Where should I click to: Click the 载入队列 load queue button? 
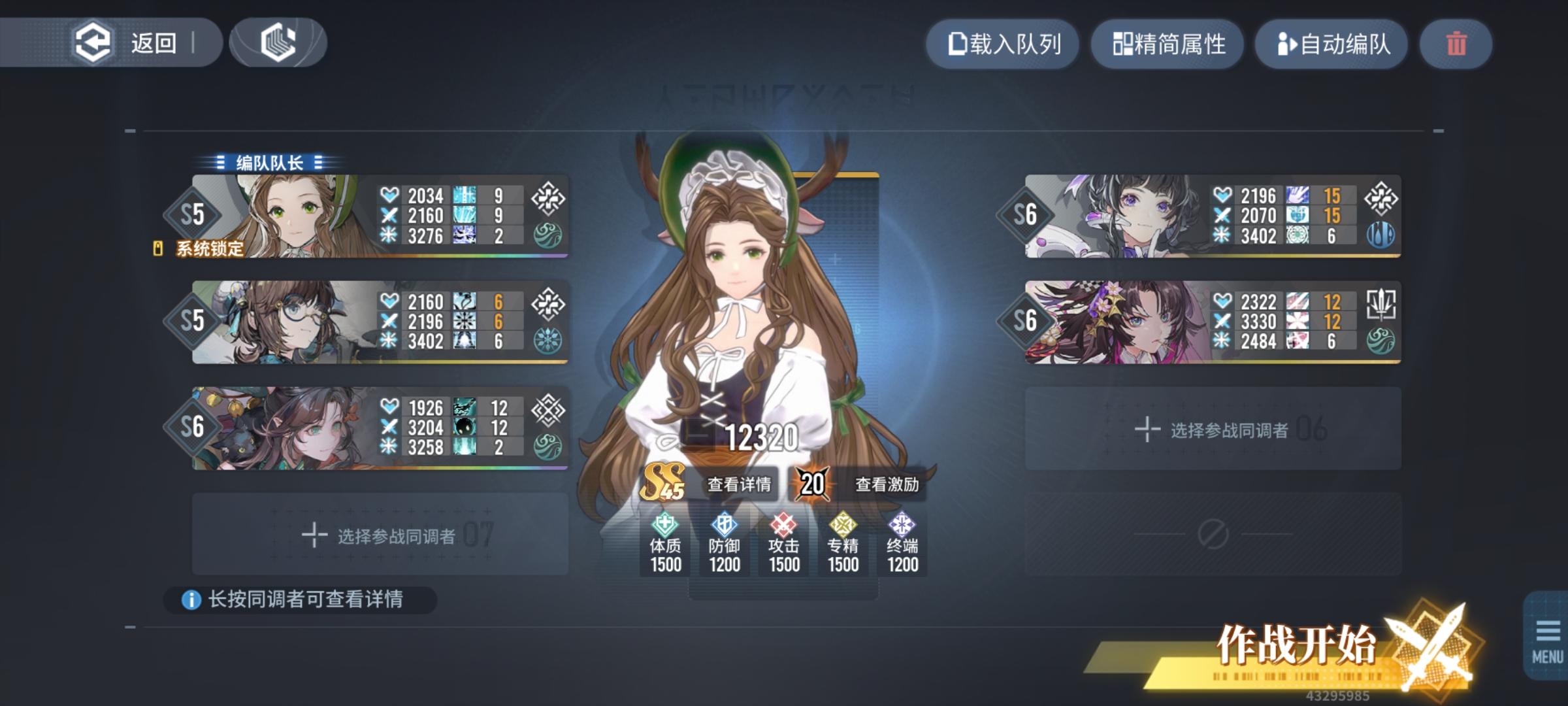1003,44
